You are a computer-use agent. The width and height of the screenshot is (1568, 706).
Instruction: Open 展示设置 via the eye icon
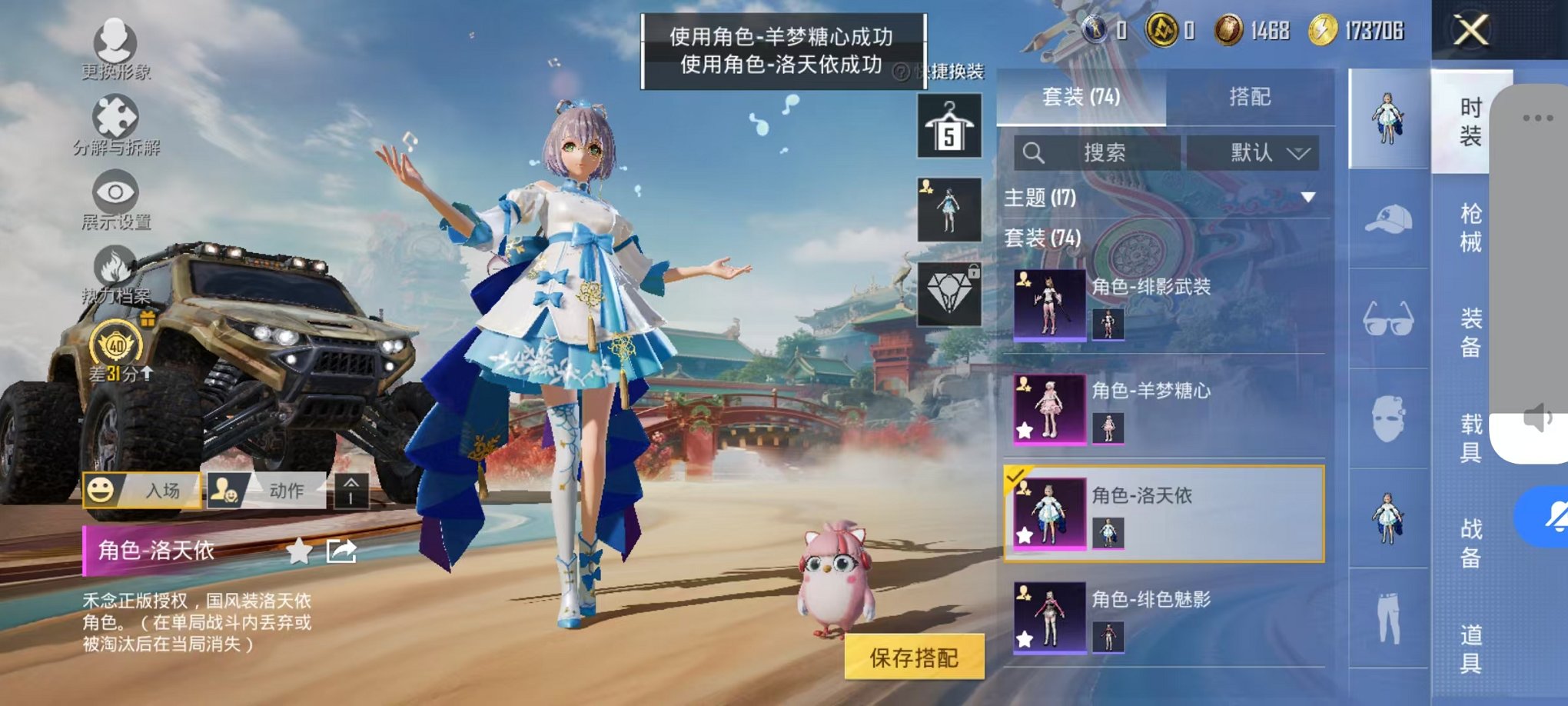(x=114, y=192)
